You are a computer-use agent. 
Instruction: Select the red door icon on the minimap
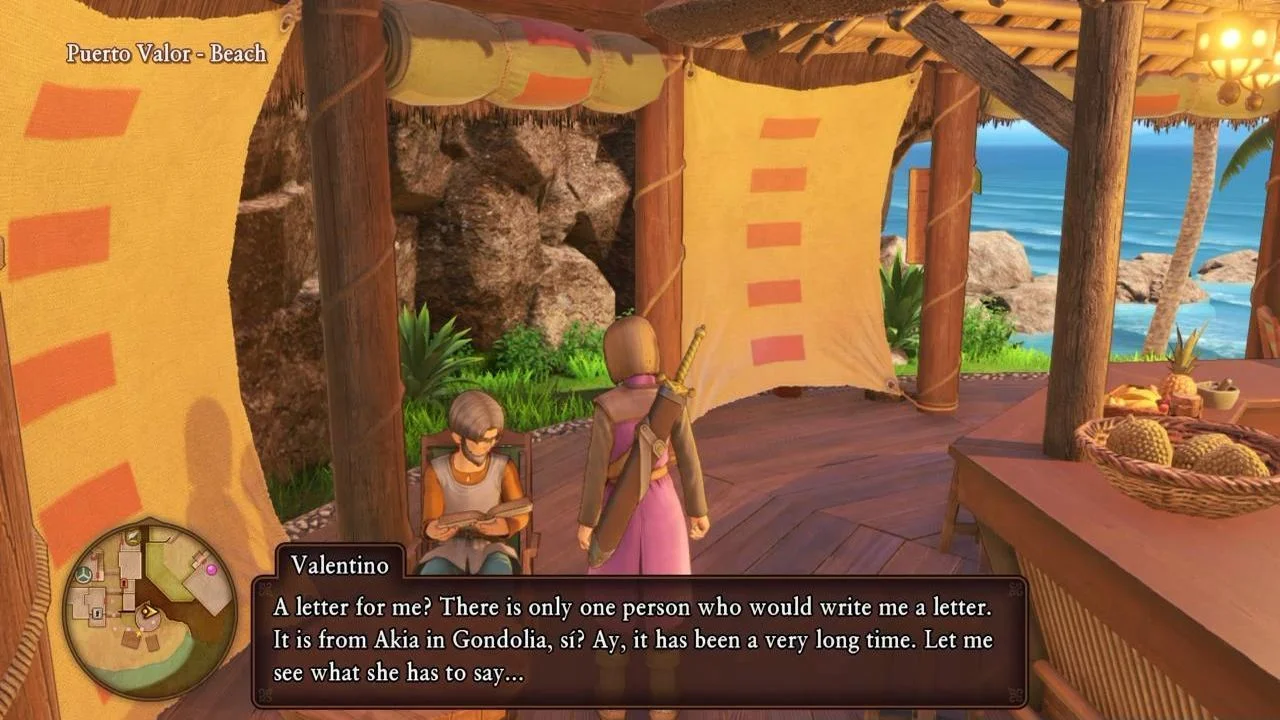123,583
